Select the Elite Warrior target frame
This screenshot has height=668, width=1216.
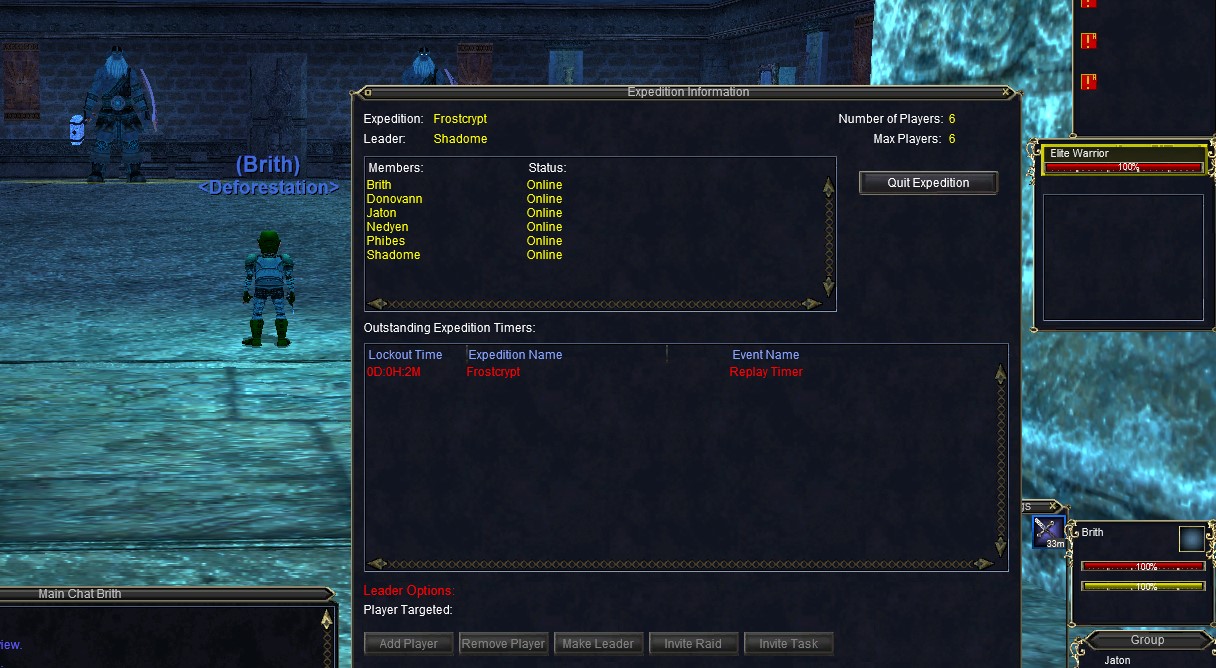tap(1123, 160)
